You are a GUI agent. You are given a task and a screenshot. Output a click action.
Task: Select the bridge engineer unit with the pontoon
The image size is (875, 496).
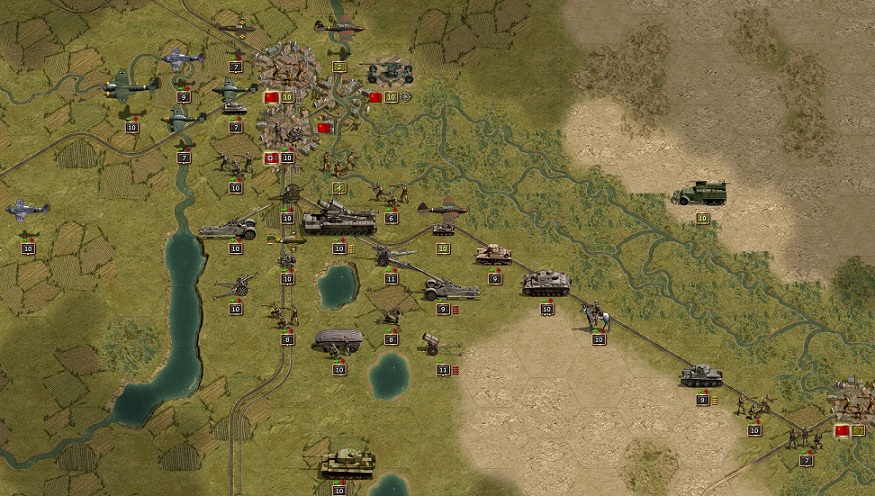338,342
